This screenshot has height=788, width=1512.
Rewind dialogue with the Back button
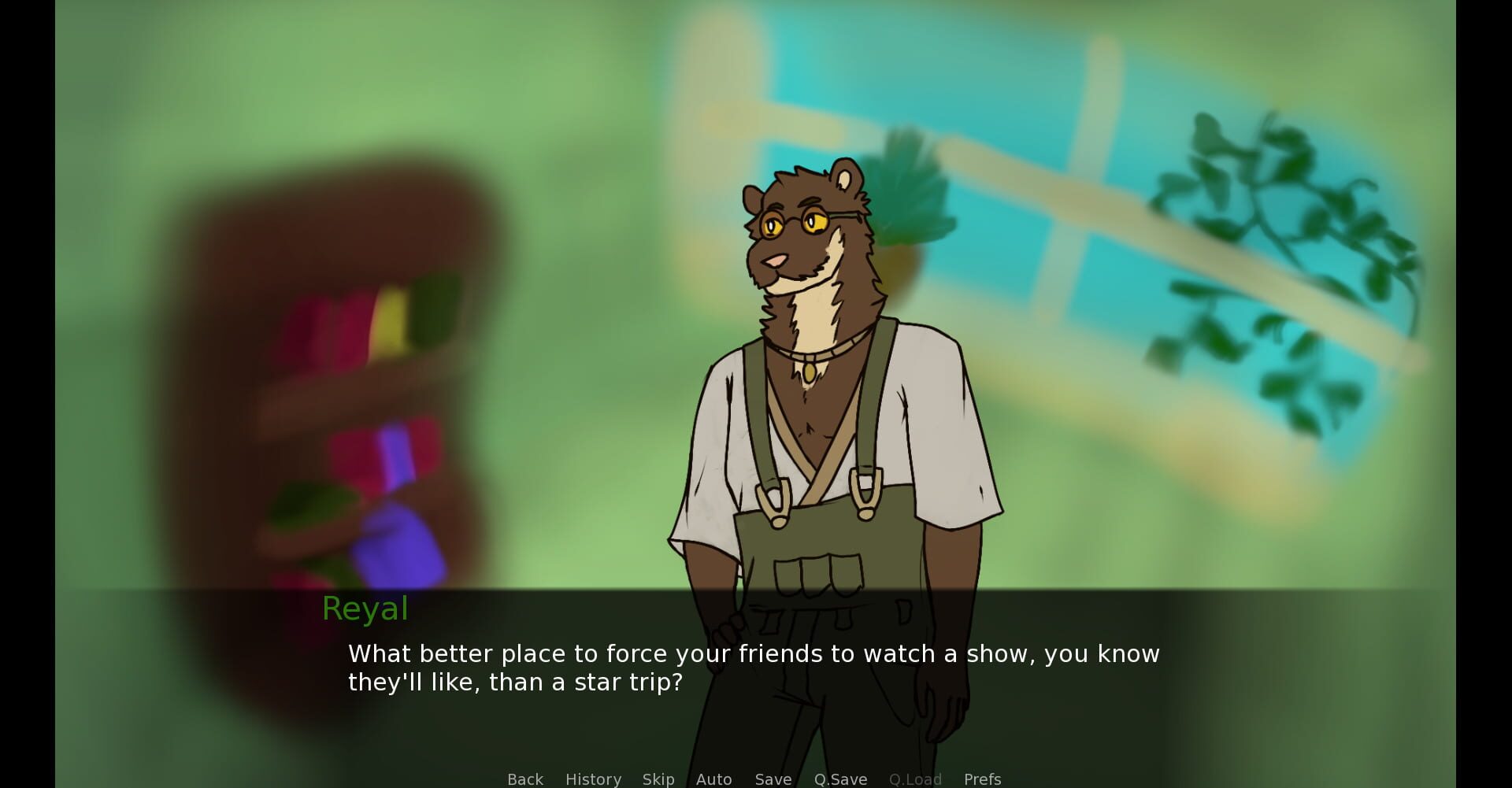click(524, 779)
